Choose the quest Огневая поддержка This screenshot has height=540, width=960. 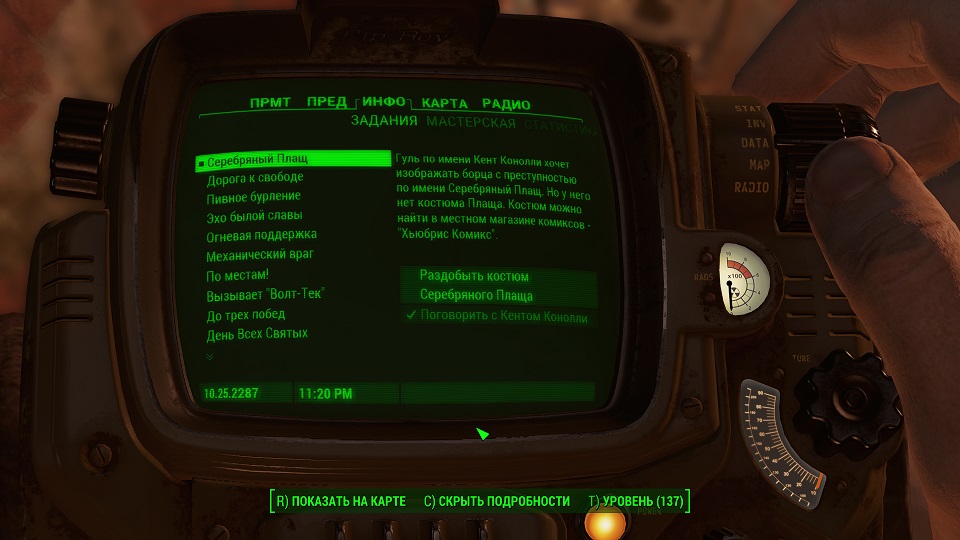click(260, 236)
